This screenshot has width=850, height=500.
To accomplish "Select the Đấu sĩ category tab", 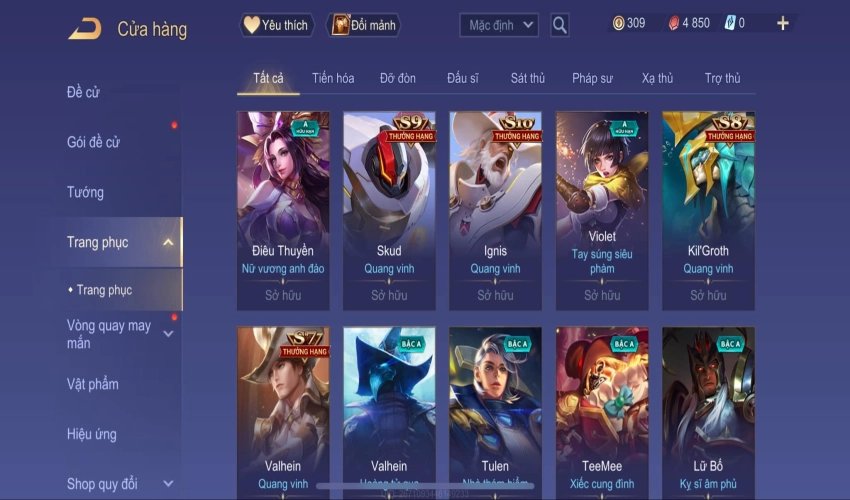I will [463, 78].
